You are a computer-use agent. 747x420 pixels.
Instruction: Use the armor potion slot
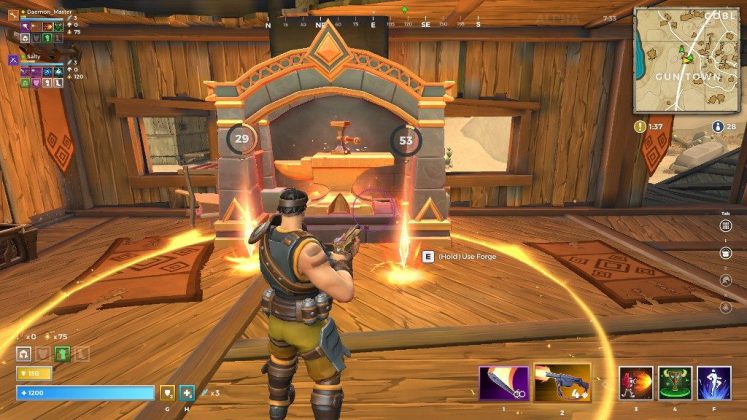[168, 393]
